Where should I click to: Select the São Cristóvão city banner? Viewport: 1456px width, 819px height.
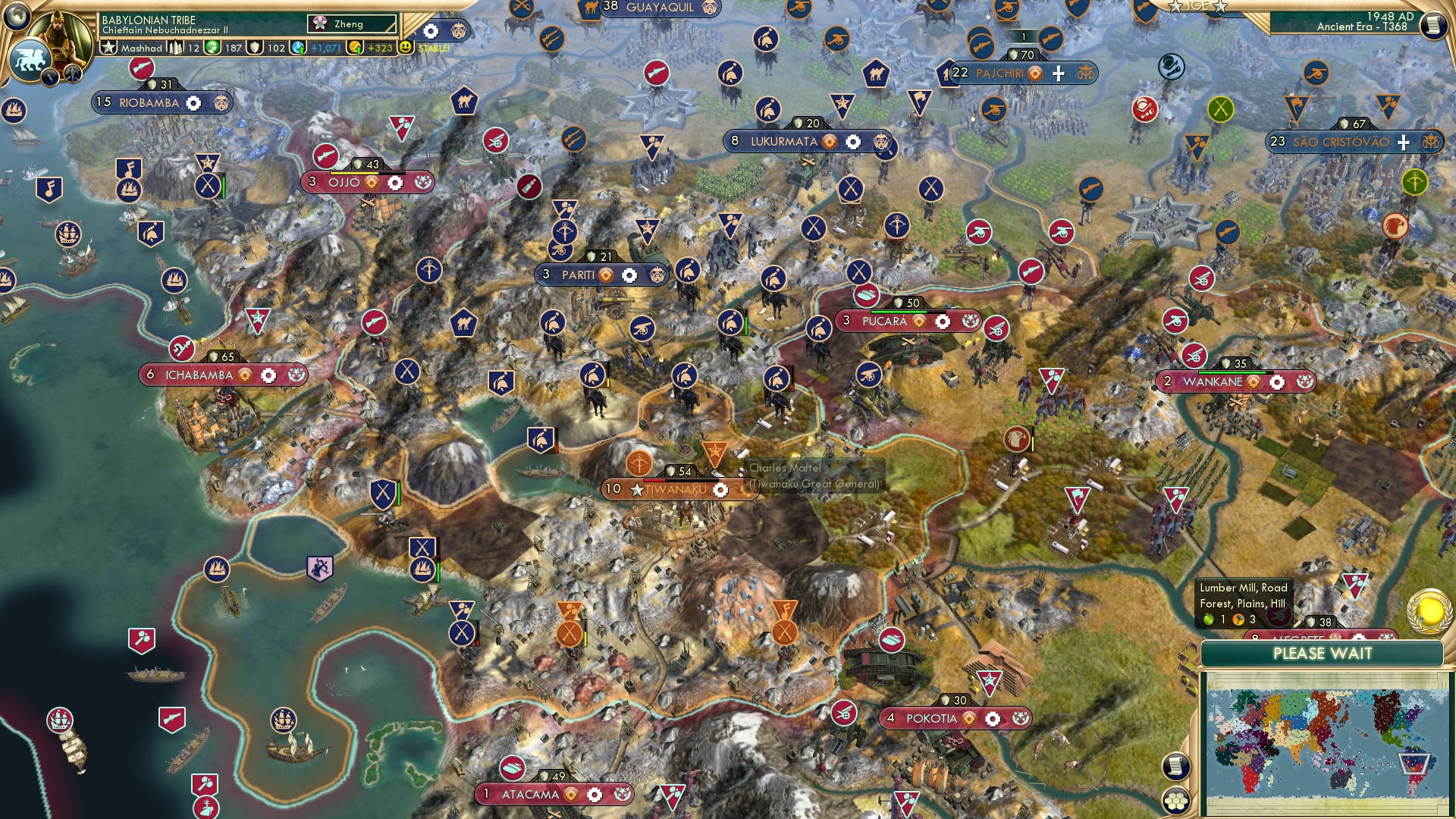[1340, 142]
